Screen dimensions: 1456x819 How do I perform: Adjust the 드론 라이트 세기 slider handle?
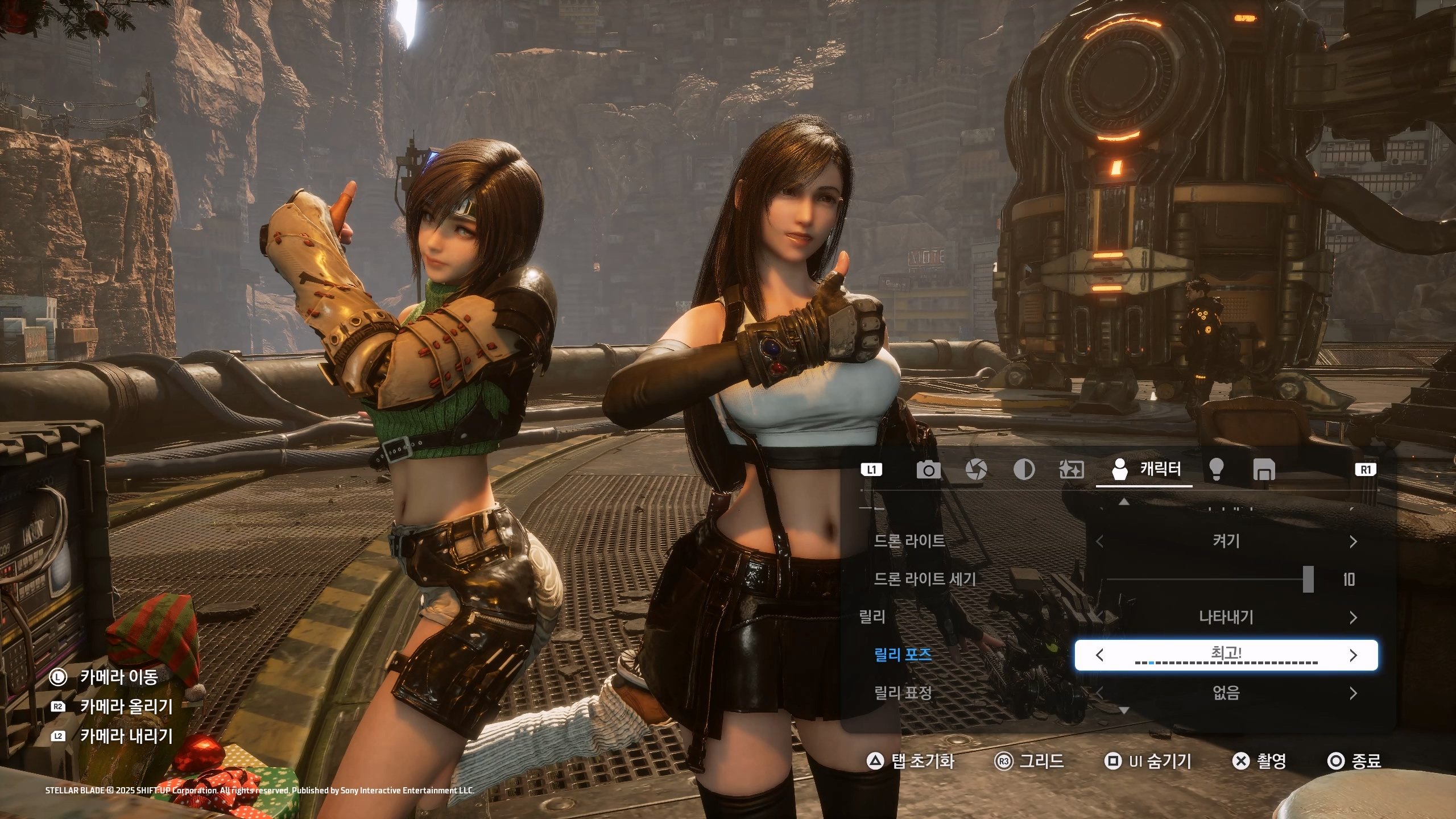click(1308, 580)
